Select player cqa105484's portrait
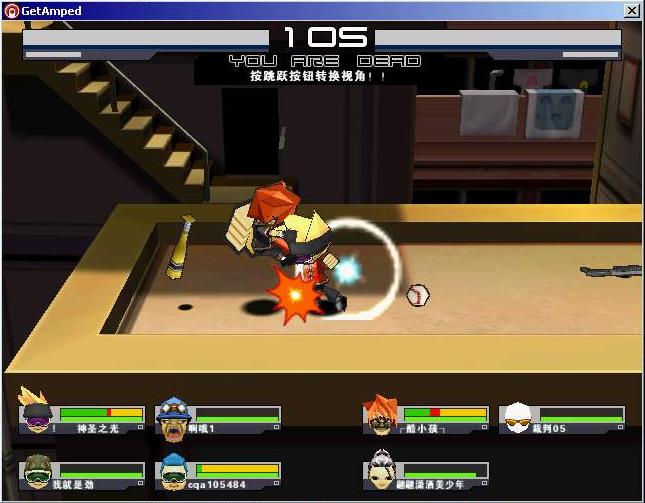This screenshot has height=503, width=645. (x=174, y=472)
